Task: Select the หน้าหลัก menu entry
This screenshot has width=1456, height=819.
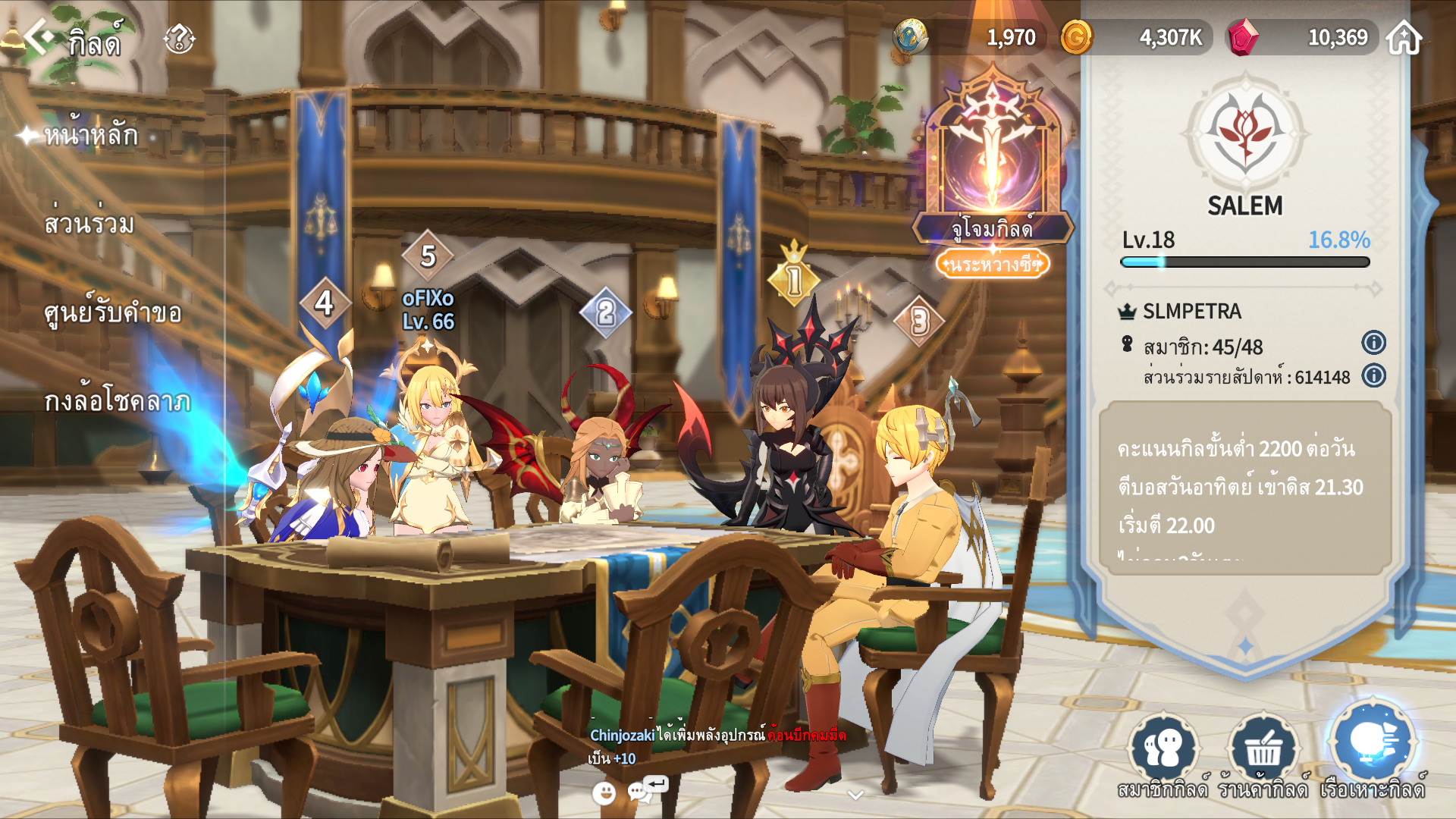Action: (91, 135)
